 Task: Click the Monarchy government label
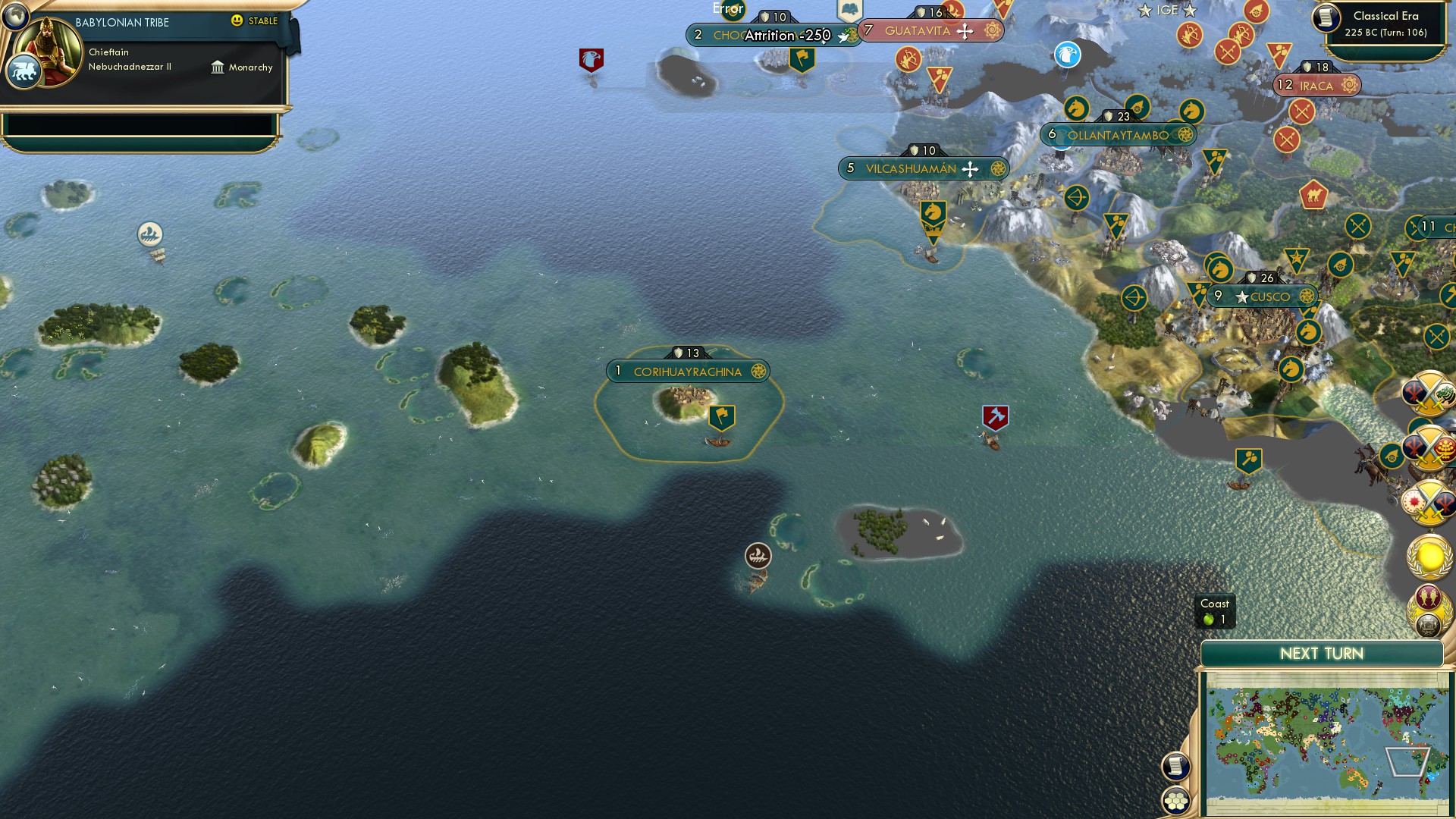[250, 67]
